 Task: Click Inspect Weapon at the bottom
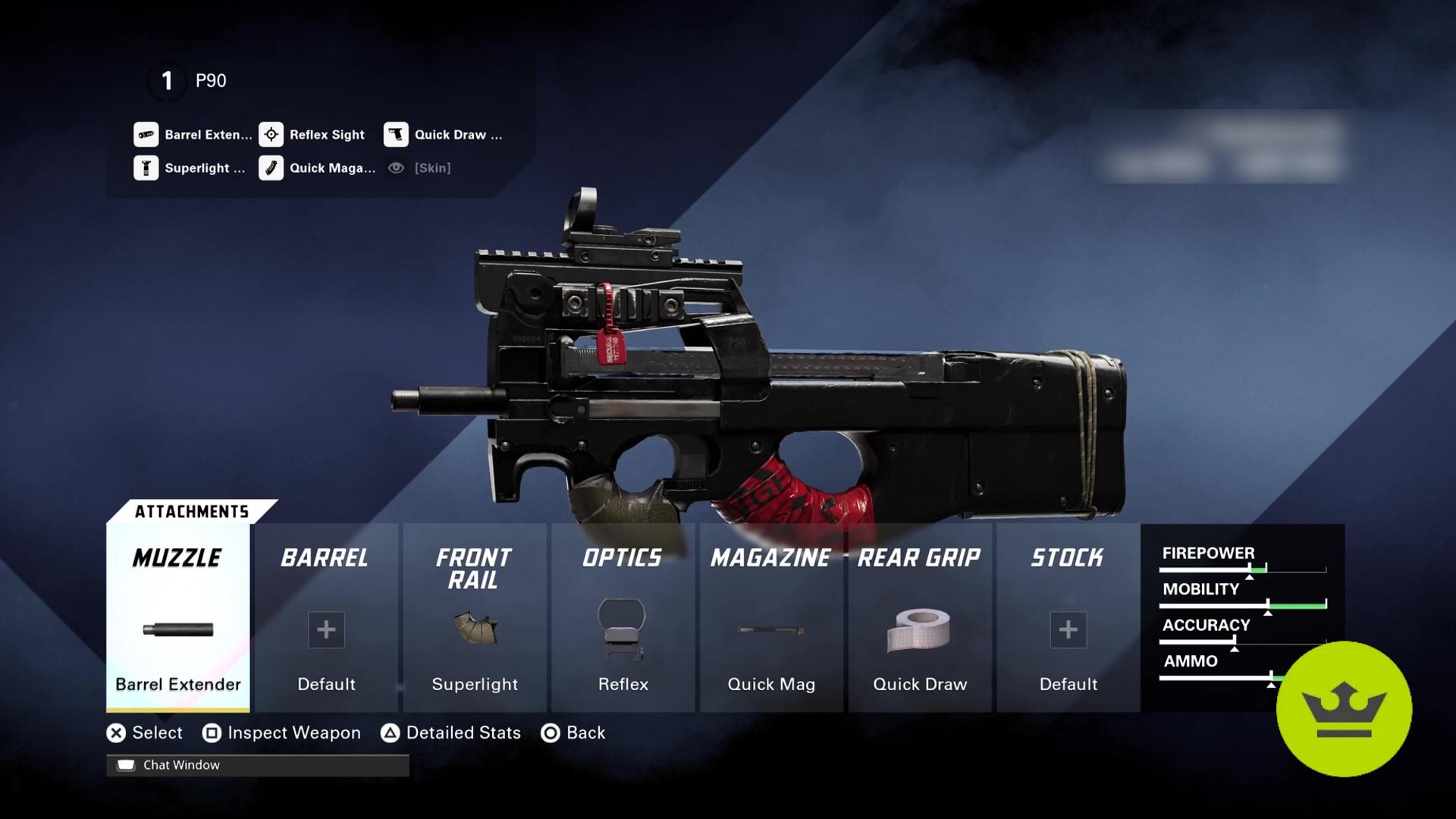[281, 733]
